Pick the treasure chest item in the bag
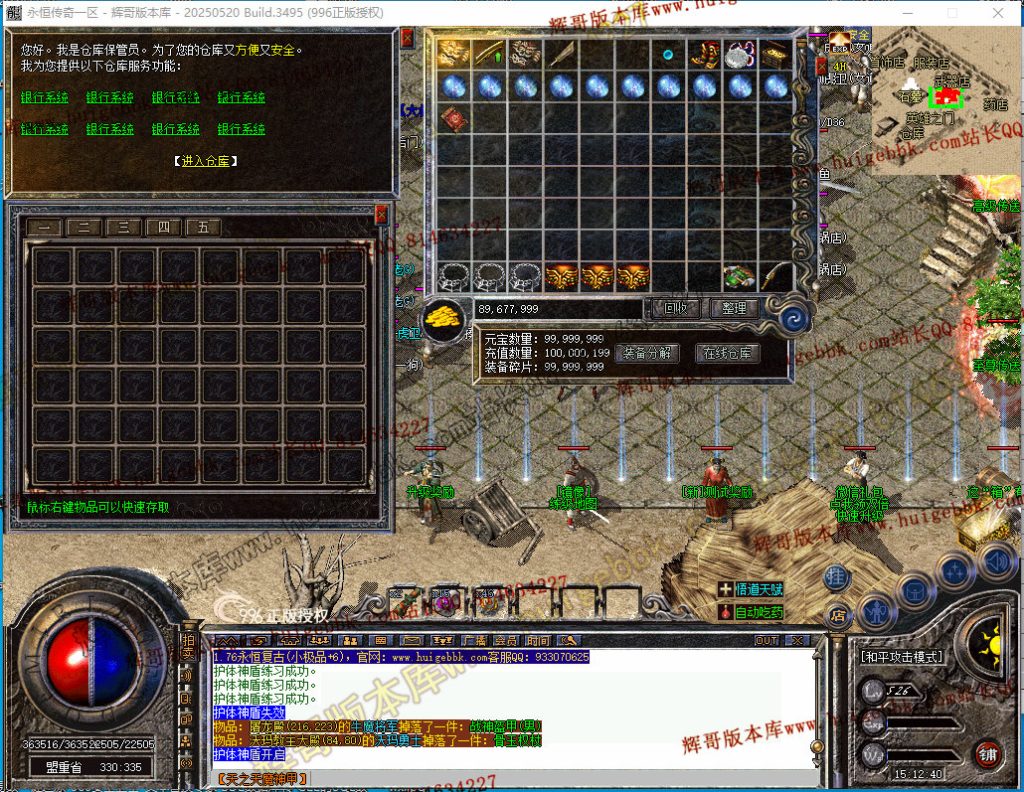Viewport: 1024px width, 792px height. 775,54
